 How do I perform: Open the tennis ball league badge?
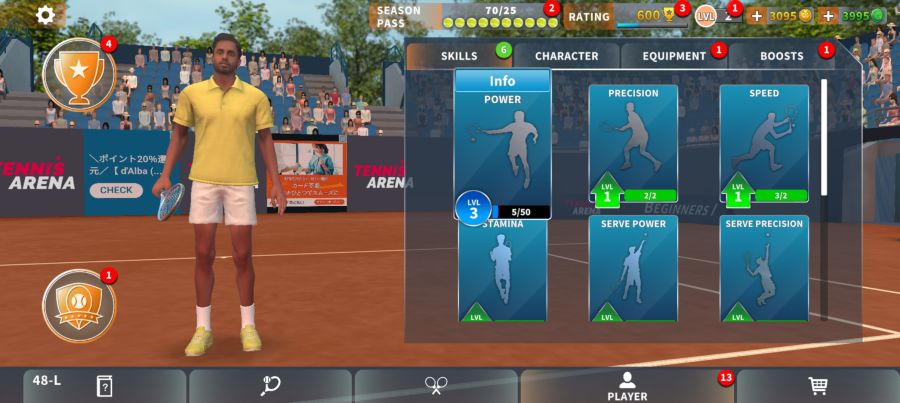[x=78, y=305]
